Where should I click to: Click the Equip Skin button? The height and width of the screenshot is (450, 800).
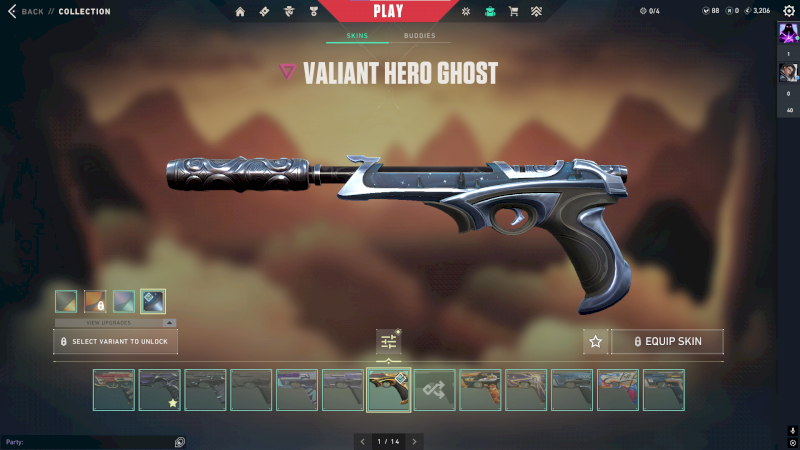click(x=667, y=342)
